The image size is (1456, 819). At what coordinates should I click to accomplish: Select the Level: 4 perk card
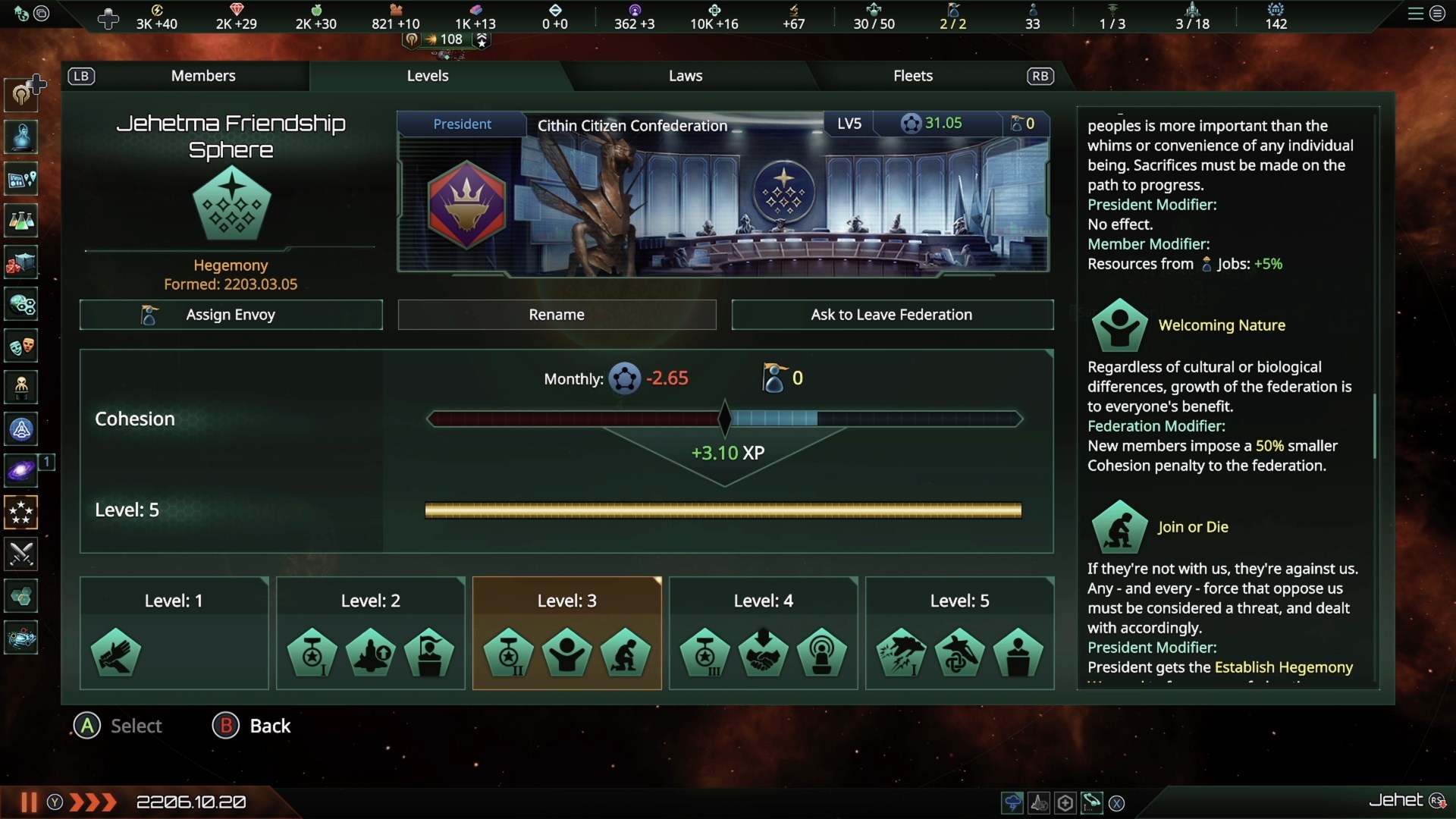tap(762, 634)
